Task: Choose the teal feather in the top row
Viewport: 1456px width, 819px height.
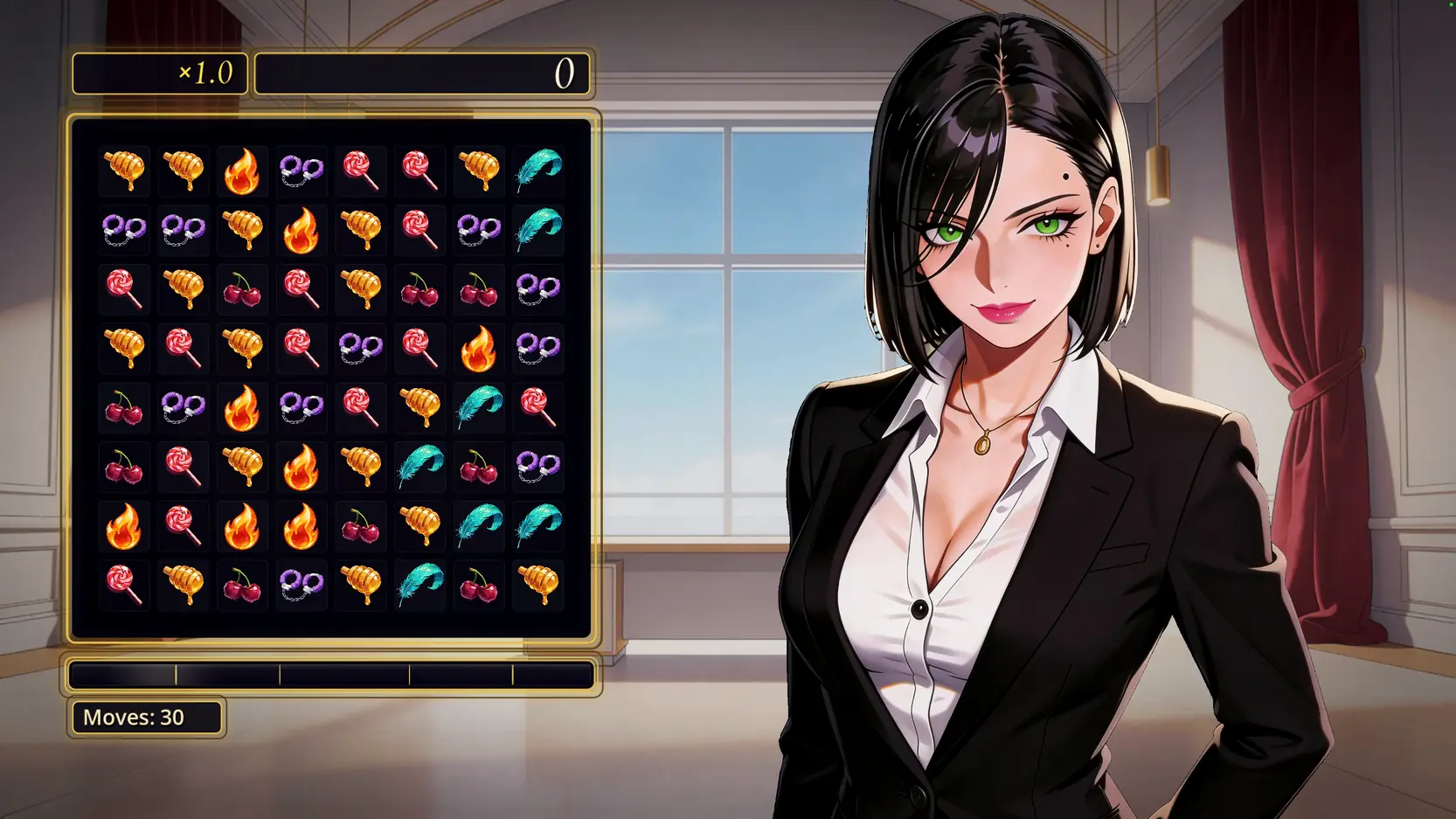Action: (x=538, y=170)
